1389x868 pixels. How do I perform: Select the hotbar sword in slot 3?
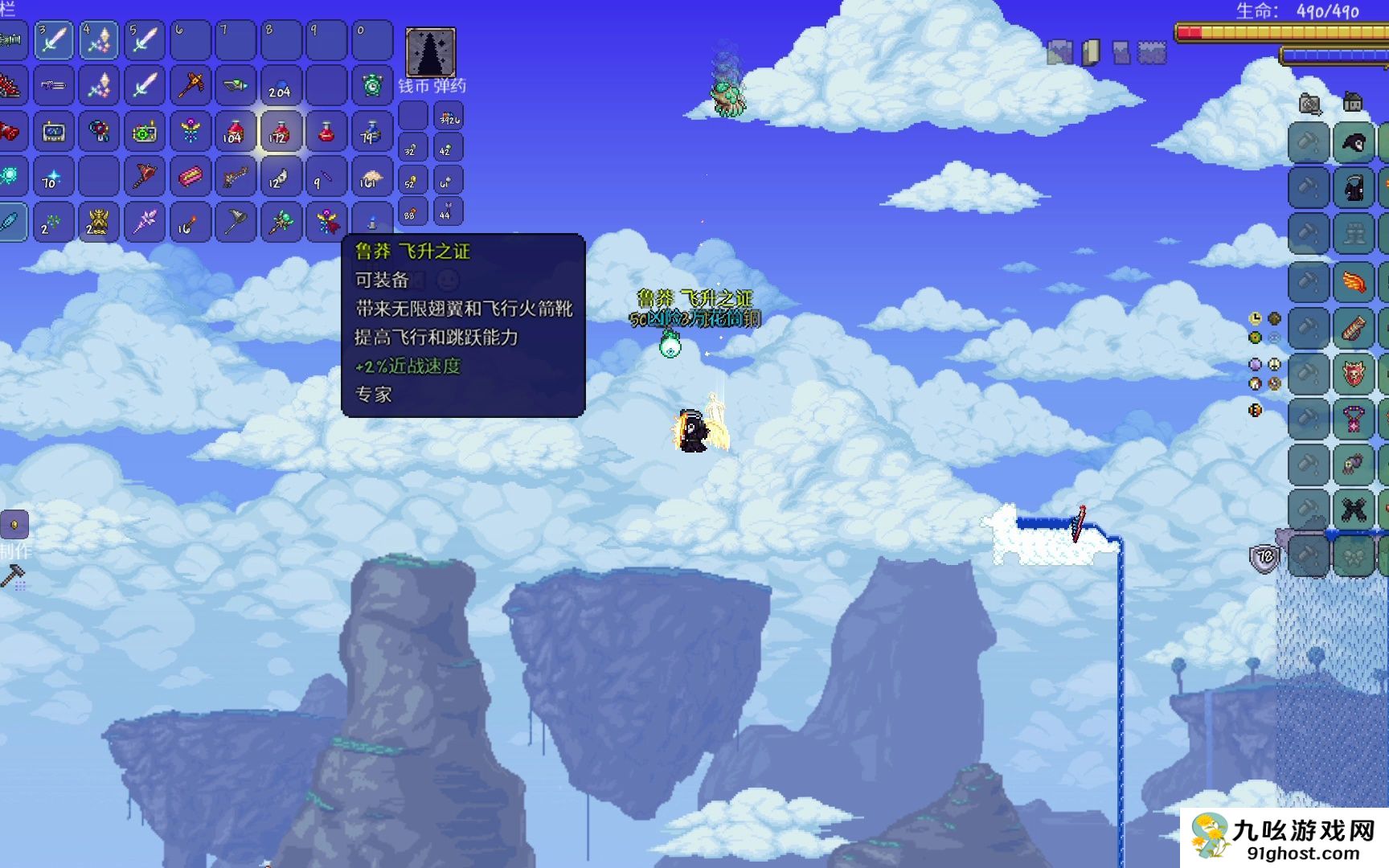[53, 40]
